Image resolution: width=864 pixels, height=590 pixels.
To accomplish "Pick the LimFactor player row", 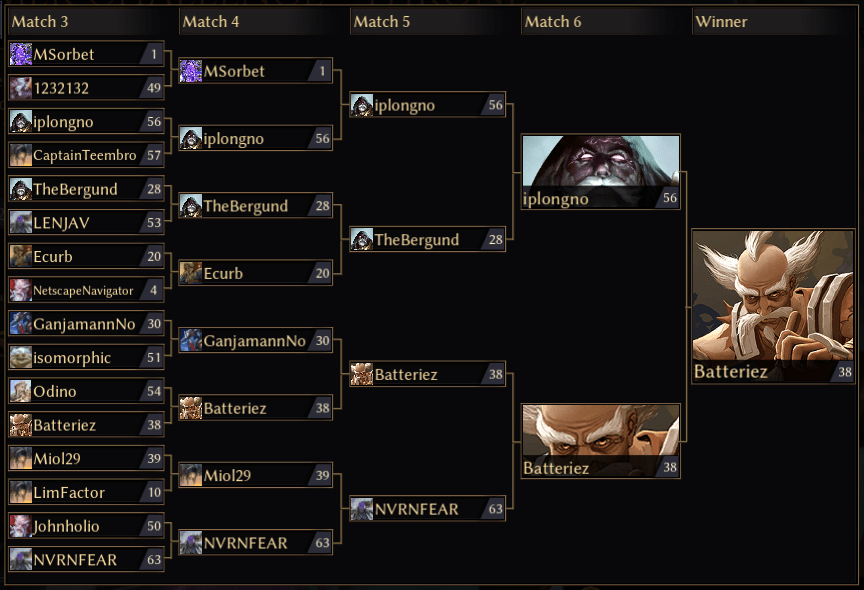I will coord(85,492).
